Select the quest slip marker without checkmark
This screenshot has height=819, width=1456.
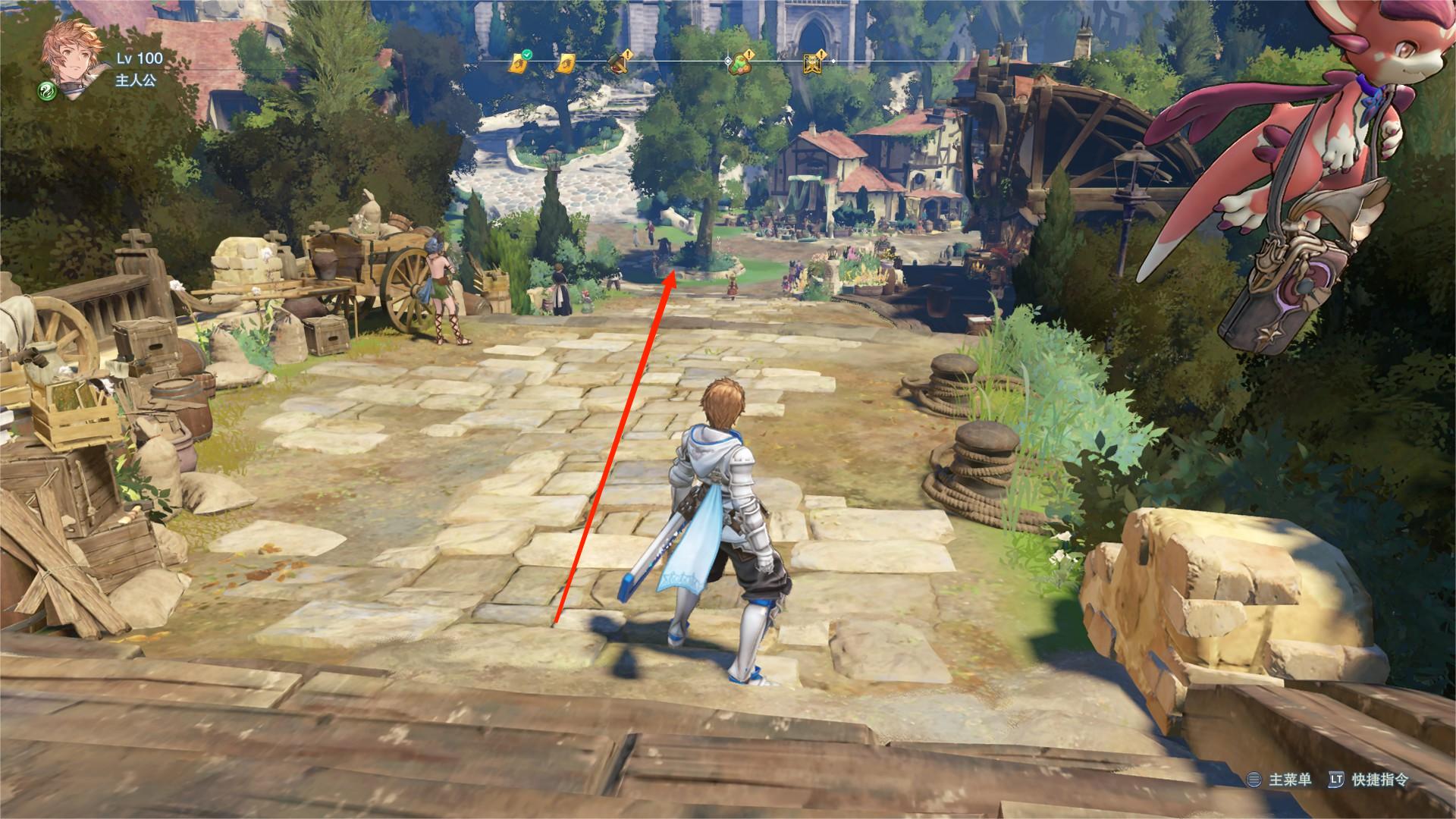(565, 64)
